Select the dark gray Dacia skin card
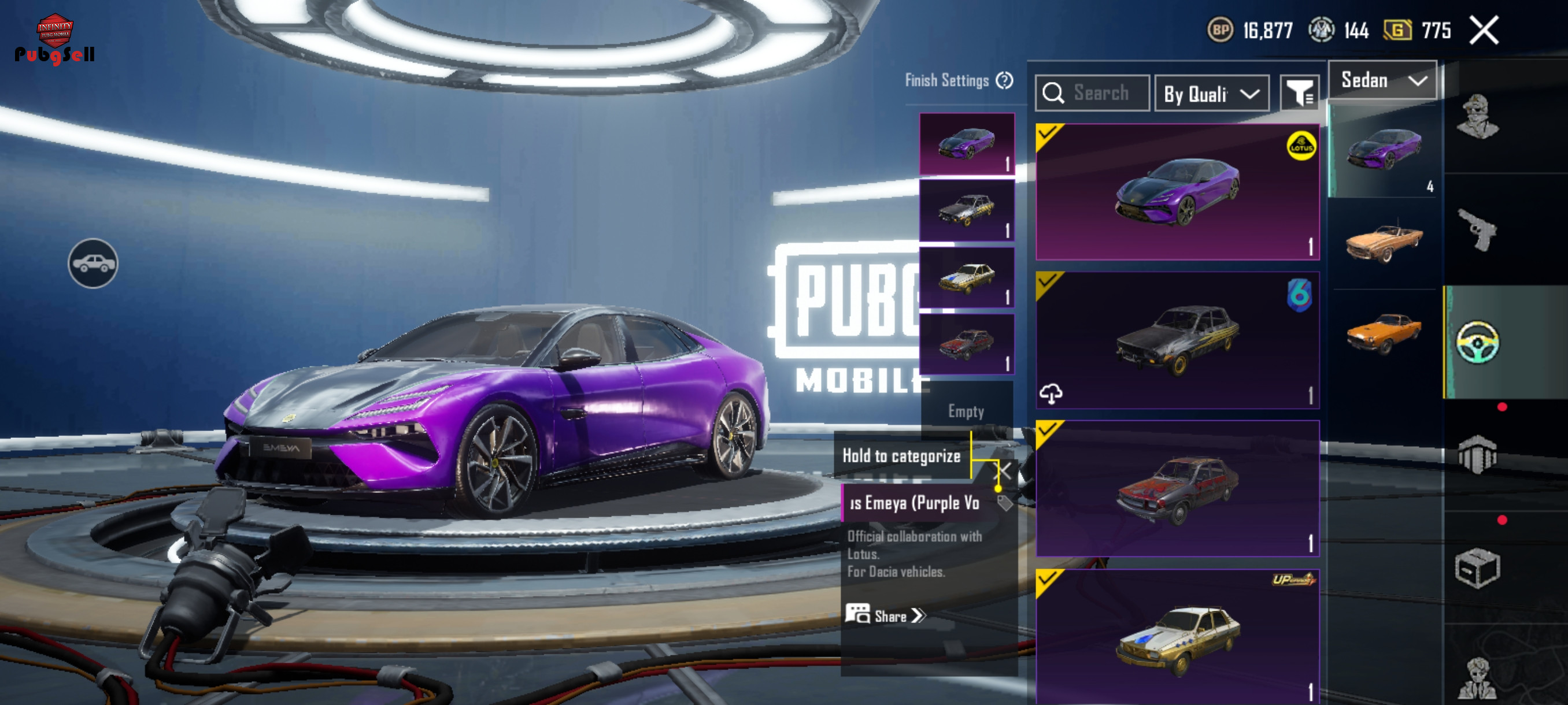The image size is (1568, 705). pyautogui.click(x=1177, y=340)
